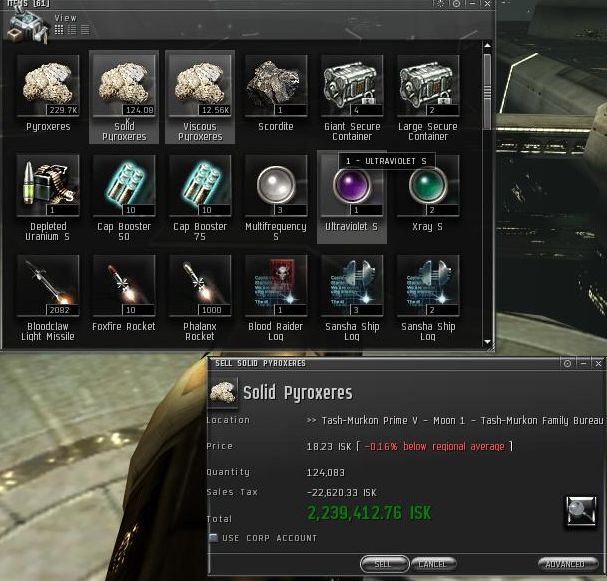This screenshot has width=607, height=581.
Task: Close the Sell Solid Pyroxeres window
Action: pos(596,363)
